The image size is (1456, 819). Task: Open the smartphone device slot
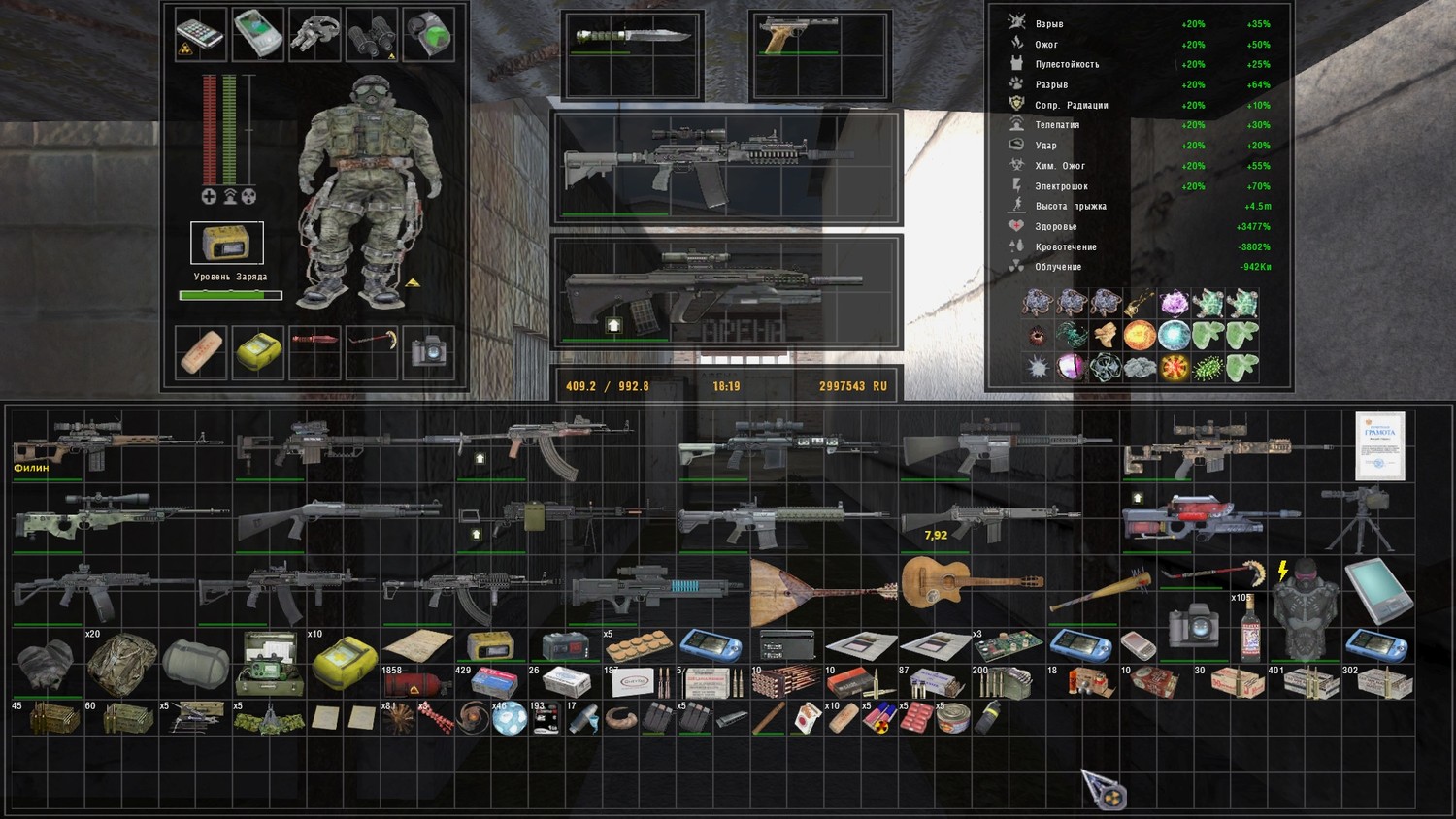[200, 35]
